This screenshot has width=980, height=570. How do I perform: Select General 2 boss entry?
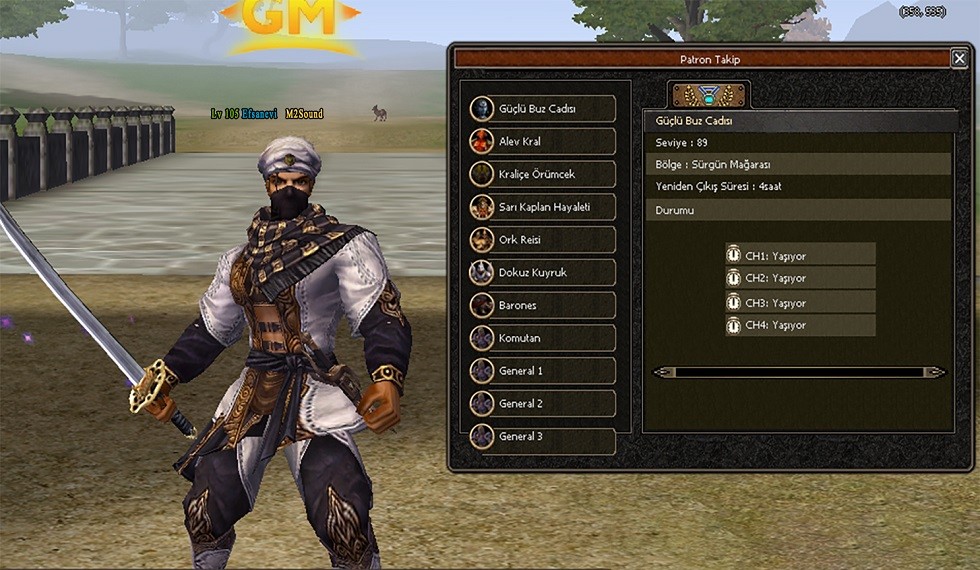542,404
